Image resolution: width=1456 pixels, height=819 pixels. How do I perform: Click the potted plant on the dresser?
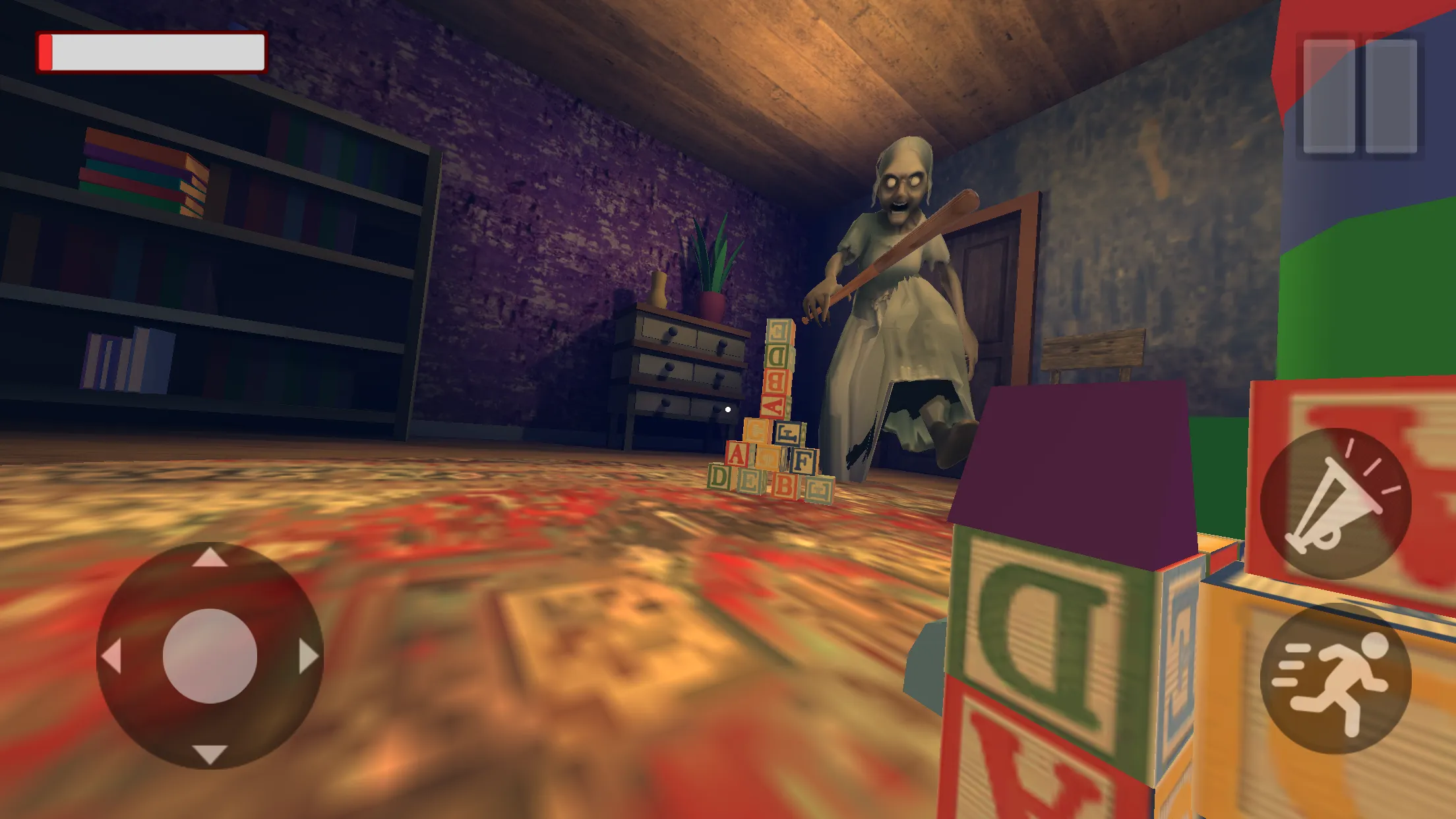point(712,277)
